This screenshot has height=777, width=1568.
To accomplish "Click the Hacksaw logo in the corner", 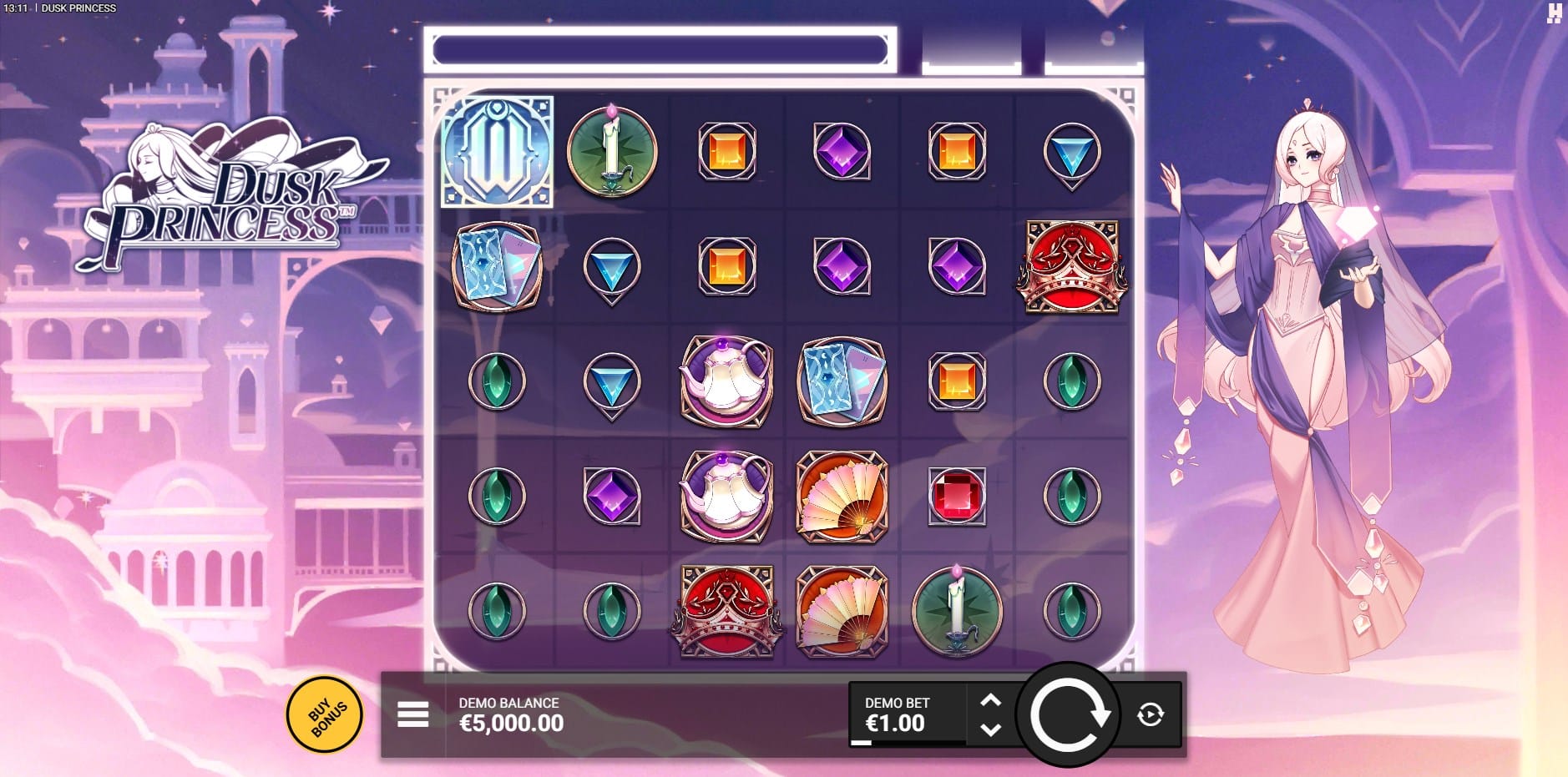I will pos(1554,13).
